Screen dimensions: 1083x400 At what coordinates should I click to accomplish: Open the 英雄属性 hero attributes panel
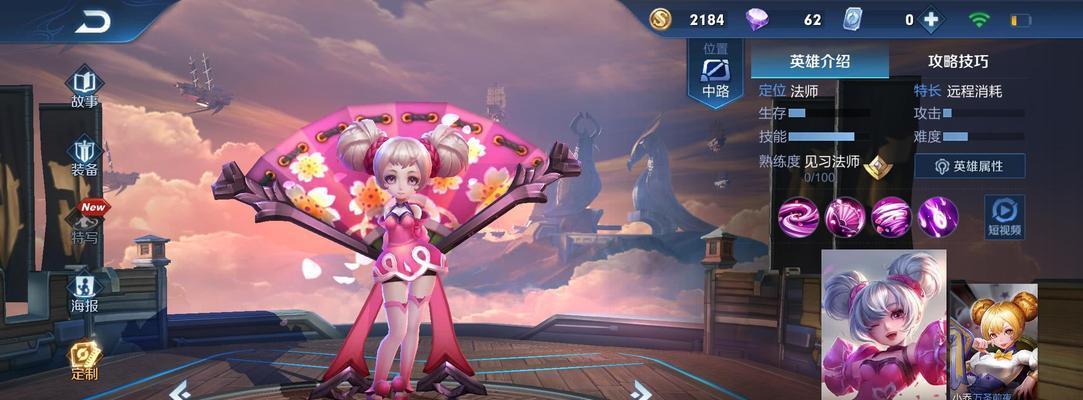pyautogui.click(x=969, y=166)
